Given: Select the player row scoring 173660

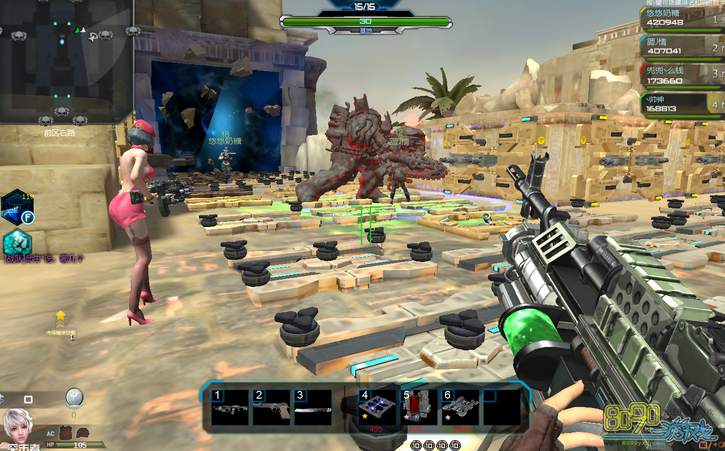Looking at the screenshot, I should 678,74.
